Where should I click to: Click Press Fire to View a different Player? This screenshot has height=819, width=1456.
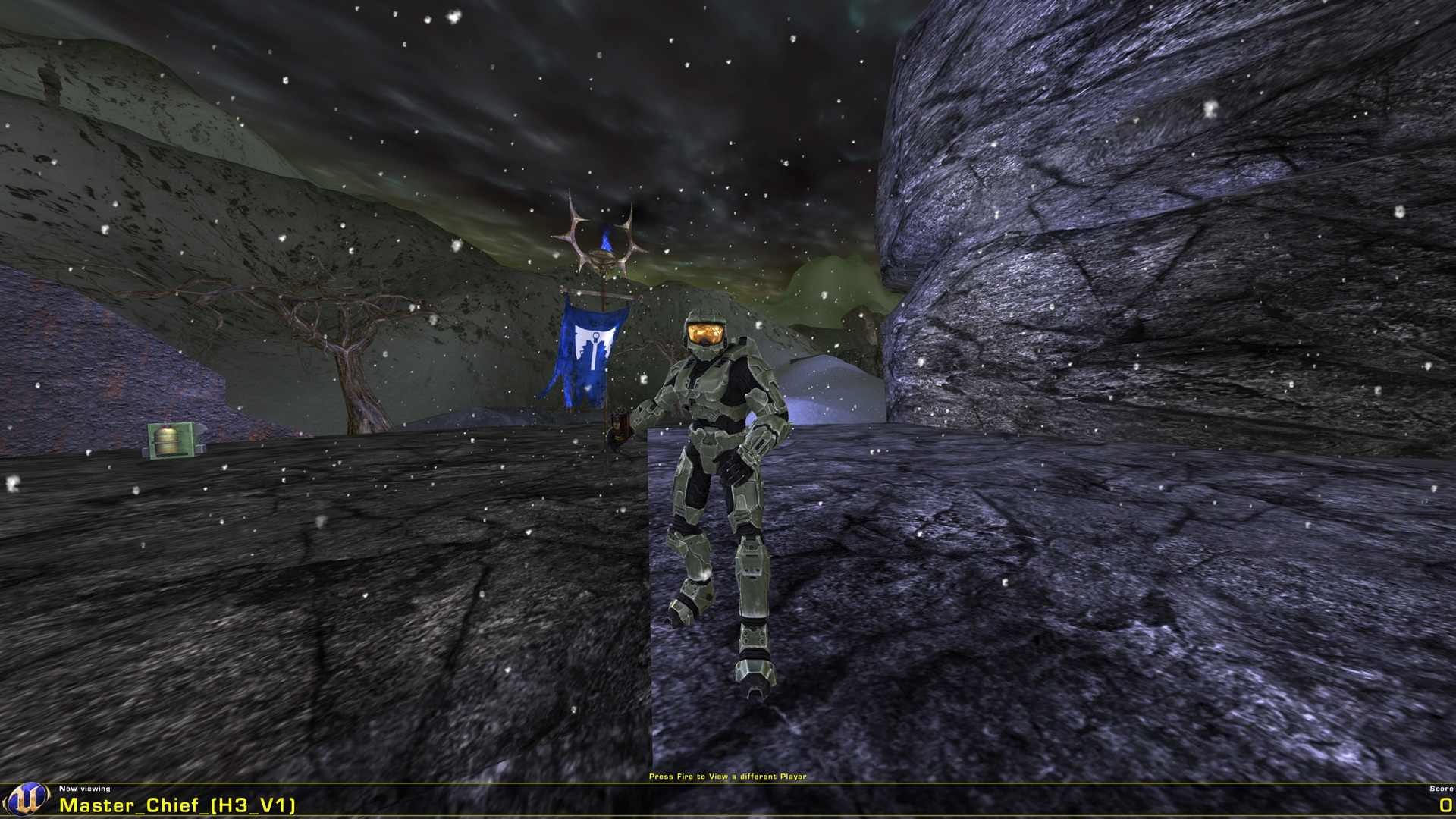point(728,777)
